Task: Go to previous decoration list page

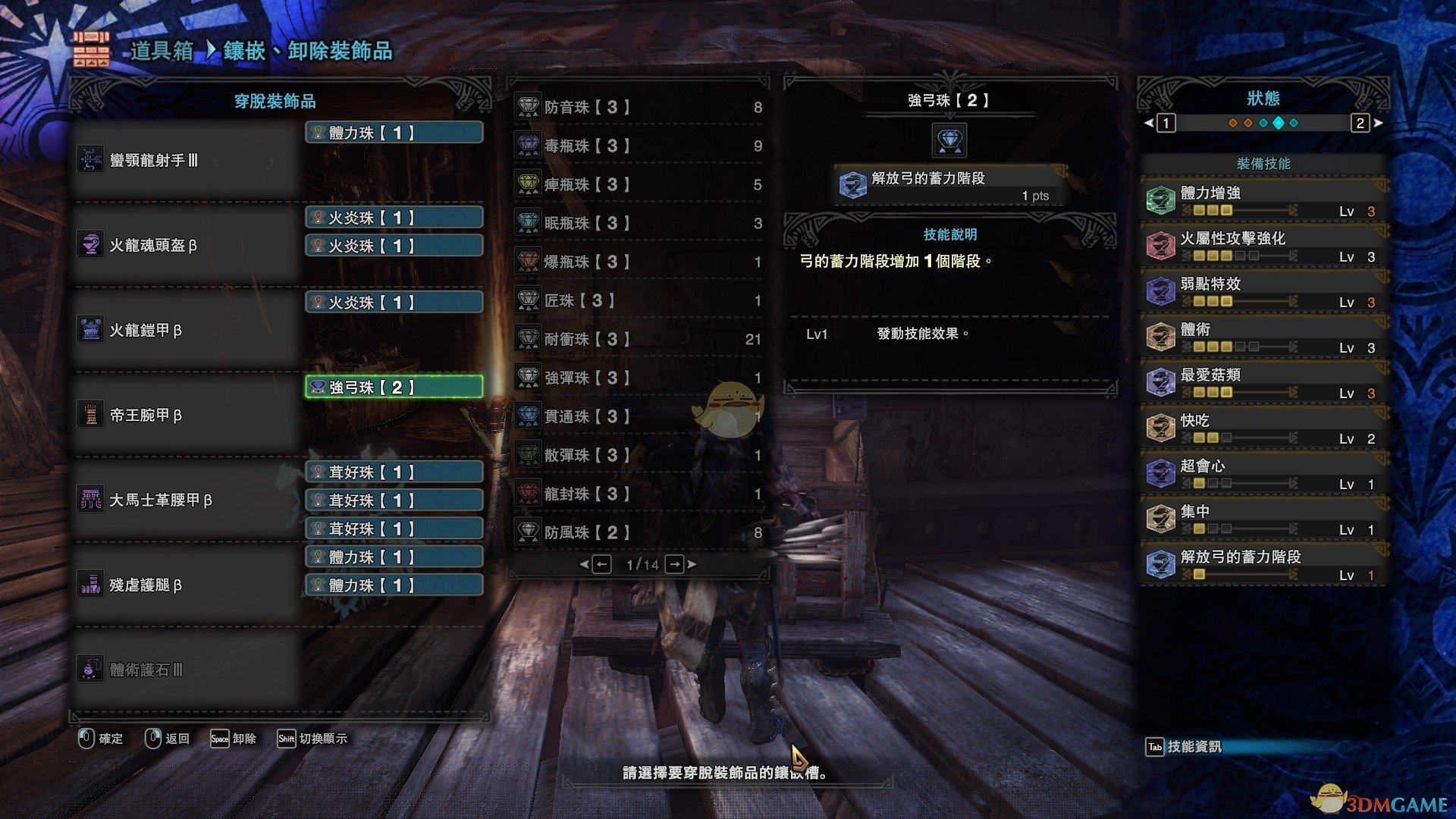Action: click(601, 564)
